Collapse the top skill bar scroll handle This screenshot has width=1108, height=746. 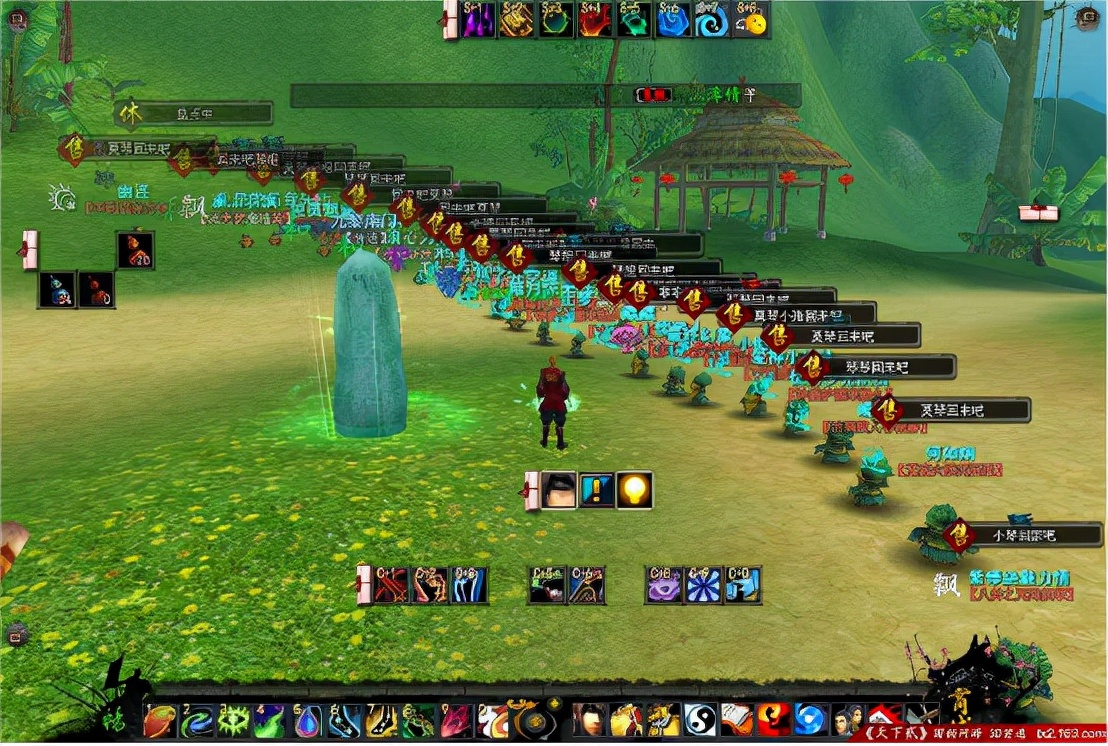click(449, 20)
